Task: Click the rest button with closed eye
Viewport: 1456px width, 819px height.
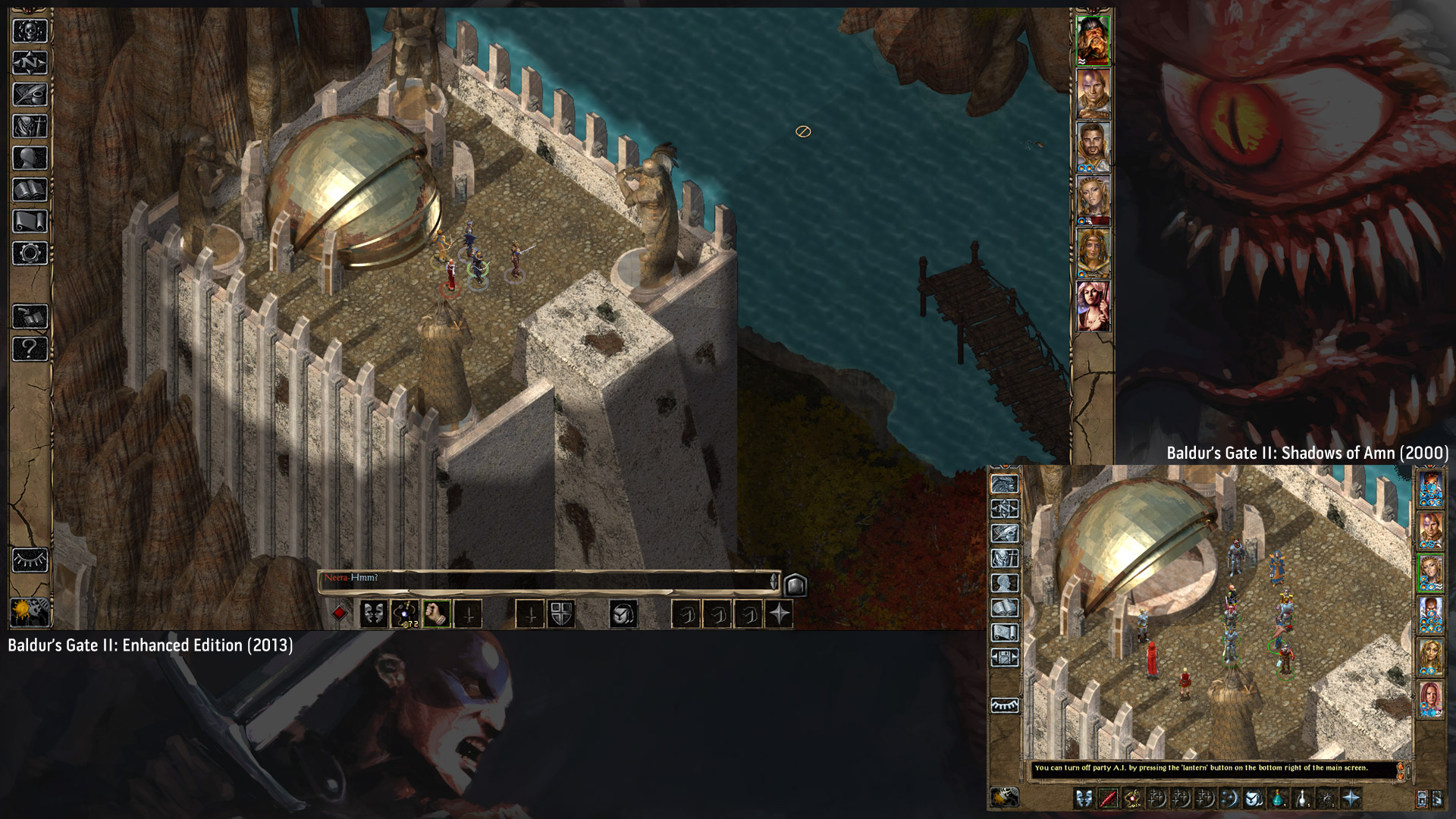Action: 30,560
